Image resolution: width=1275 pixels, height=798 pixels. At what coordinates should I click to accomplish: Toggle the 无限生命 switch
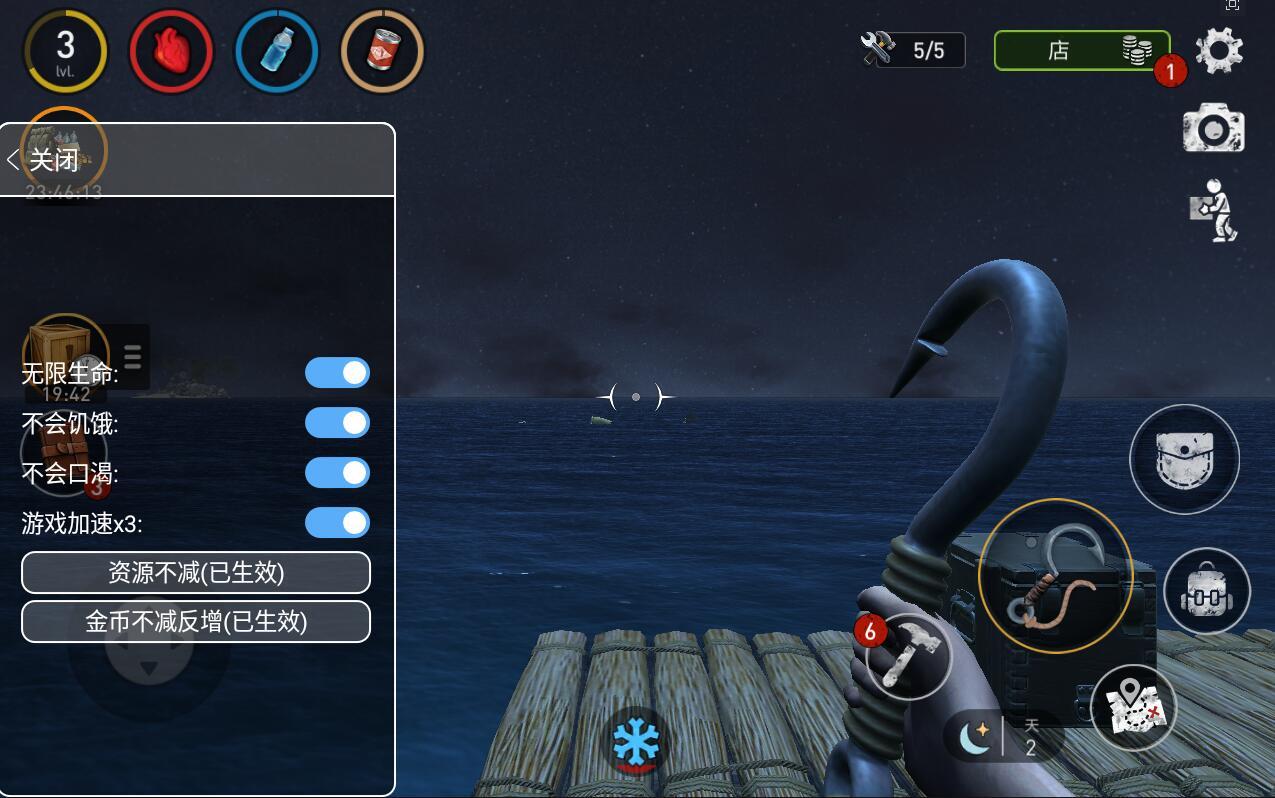(337, 373)
